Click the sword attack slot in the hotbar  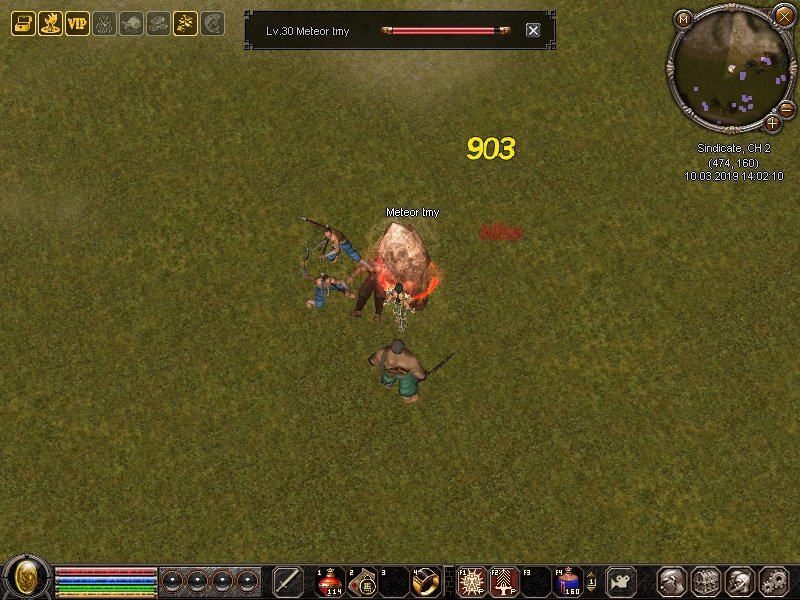(288, 581)
